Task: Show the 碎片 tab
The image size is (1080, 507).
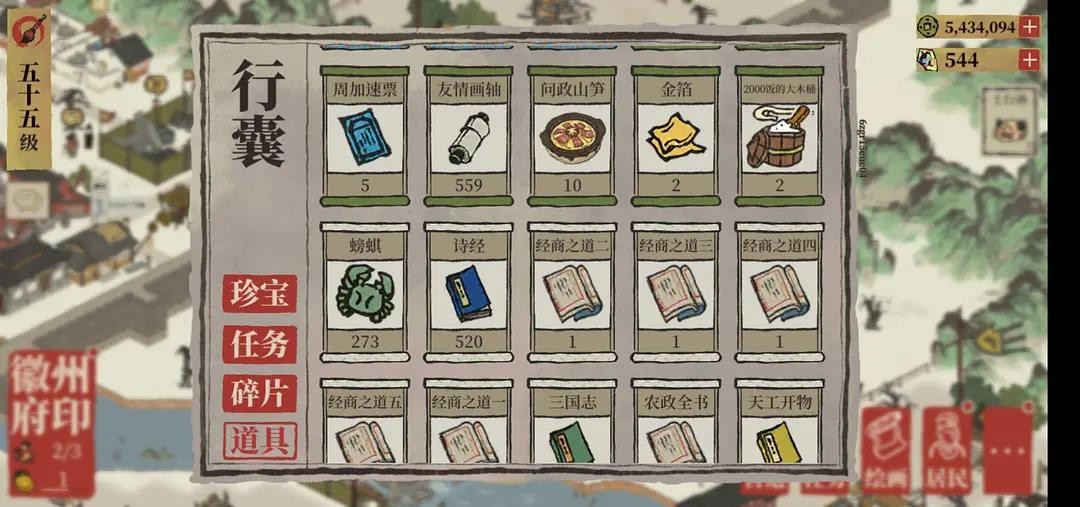Action: click(259, 393)
